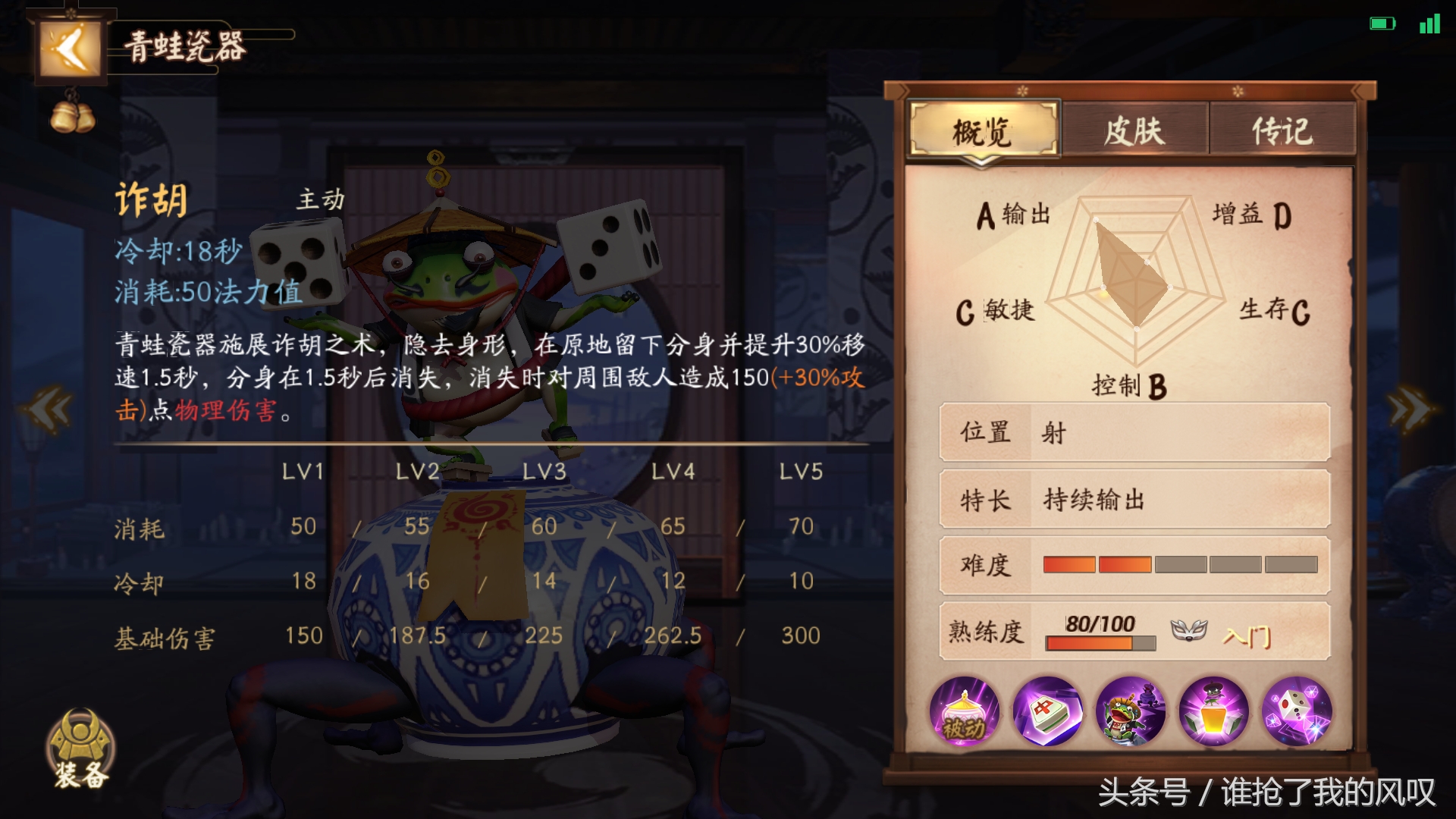The width and height of the screenshot is (1456, 819).
Task: Click the mask icon beside 熟练度
Action: click(x=1188, y=631)
